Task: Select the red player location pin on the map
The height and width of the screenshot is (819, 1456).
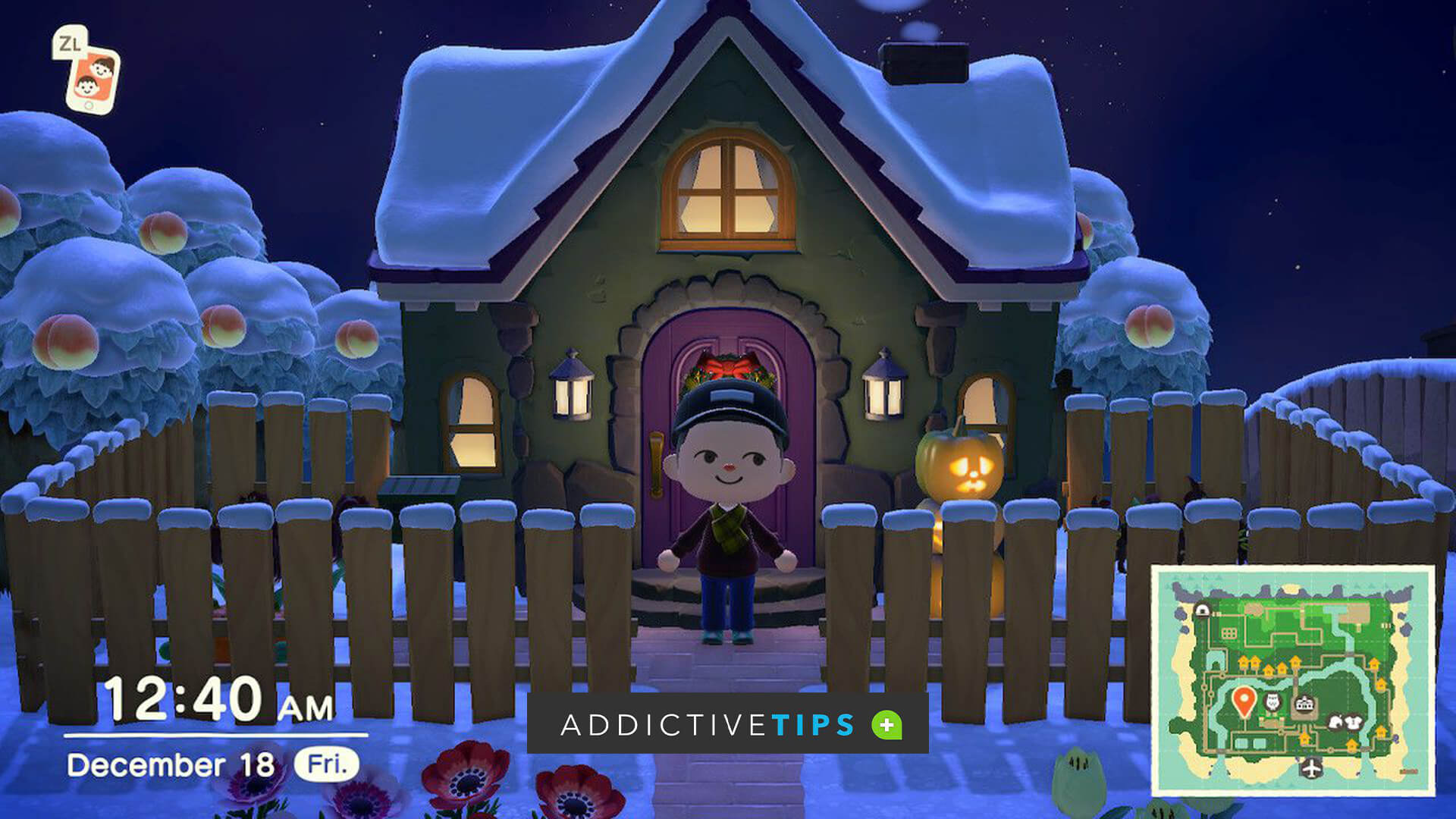Action: click(1244, 701)
